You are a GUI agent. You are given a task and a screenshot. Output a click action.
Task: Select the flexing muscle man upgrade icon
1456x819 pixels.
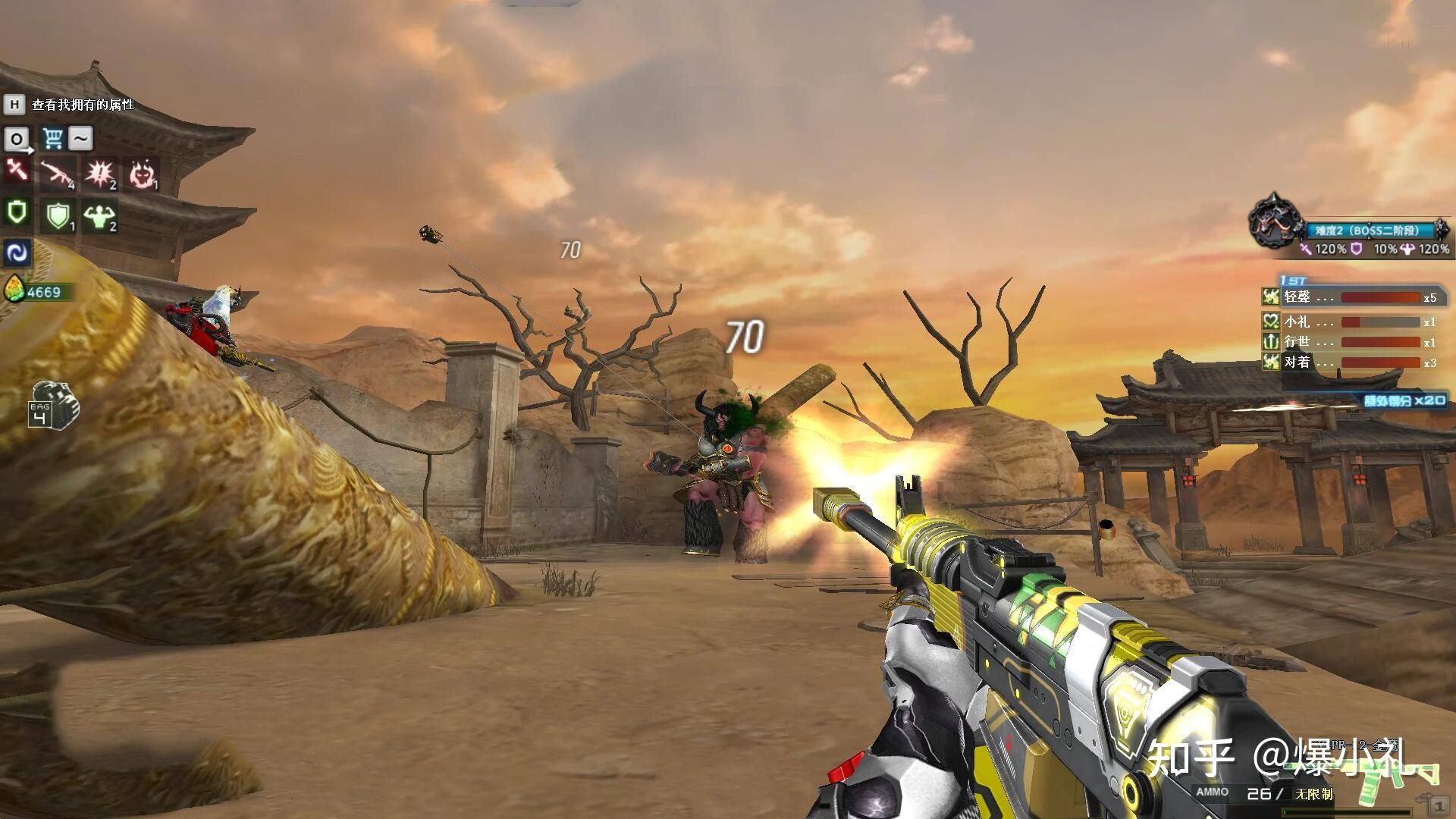[x=100, y=216]
